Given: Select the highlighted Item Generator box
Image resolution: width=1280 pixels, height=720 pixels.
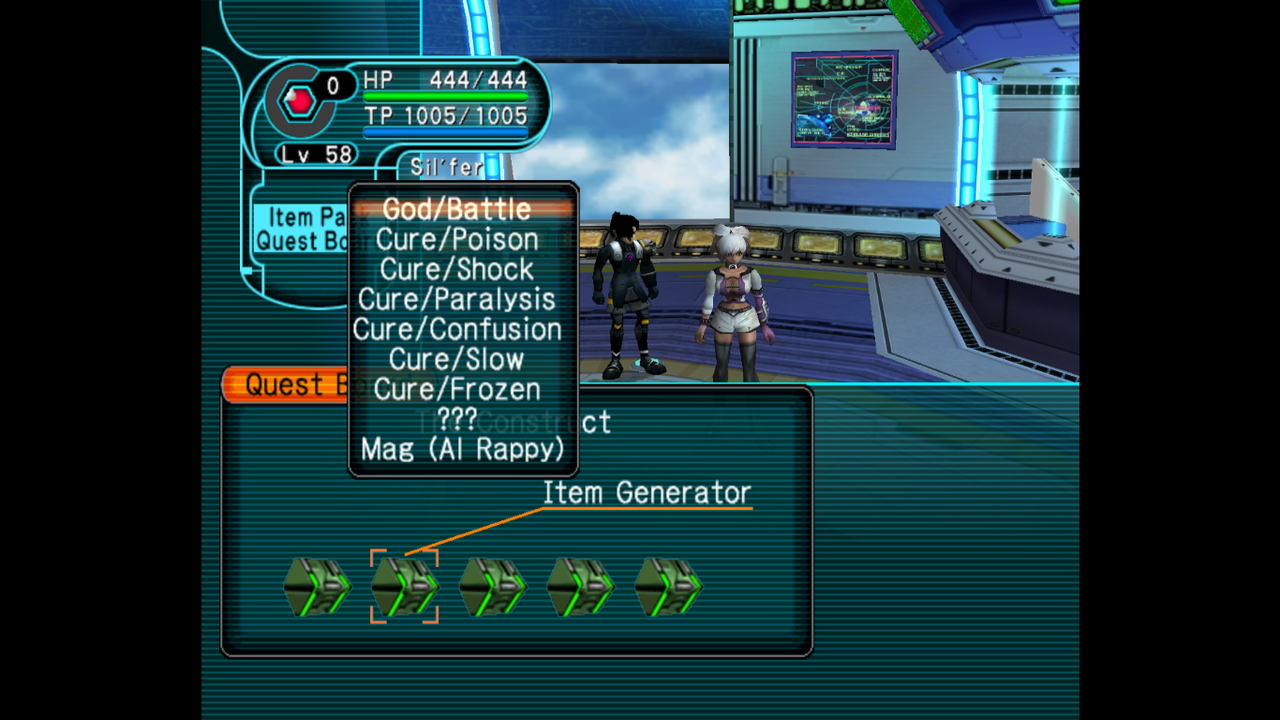Looking at the screenshot, I should click(x=404, y=587).
